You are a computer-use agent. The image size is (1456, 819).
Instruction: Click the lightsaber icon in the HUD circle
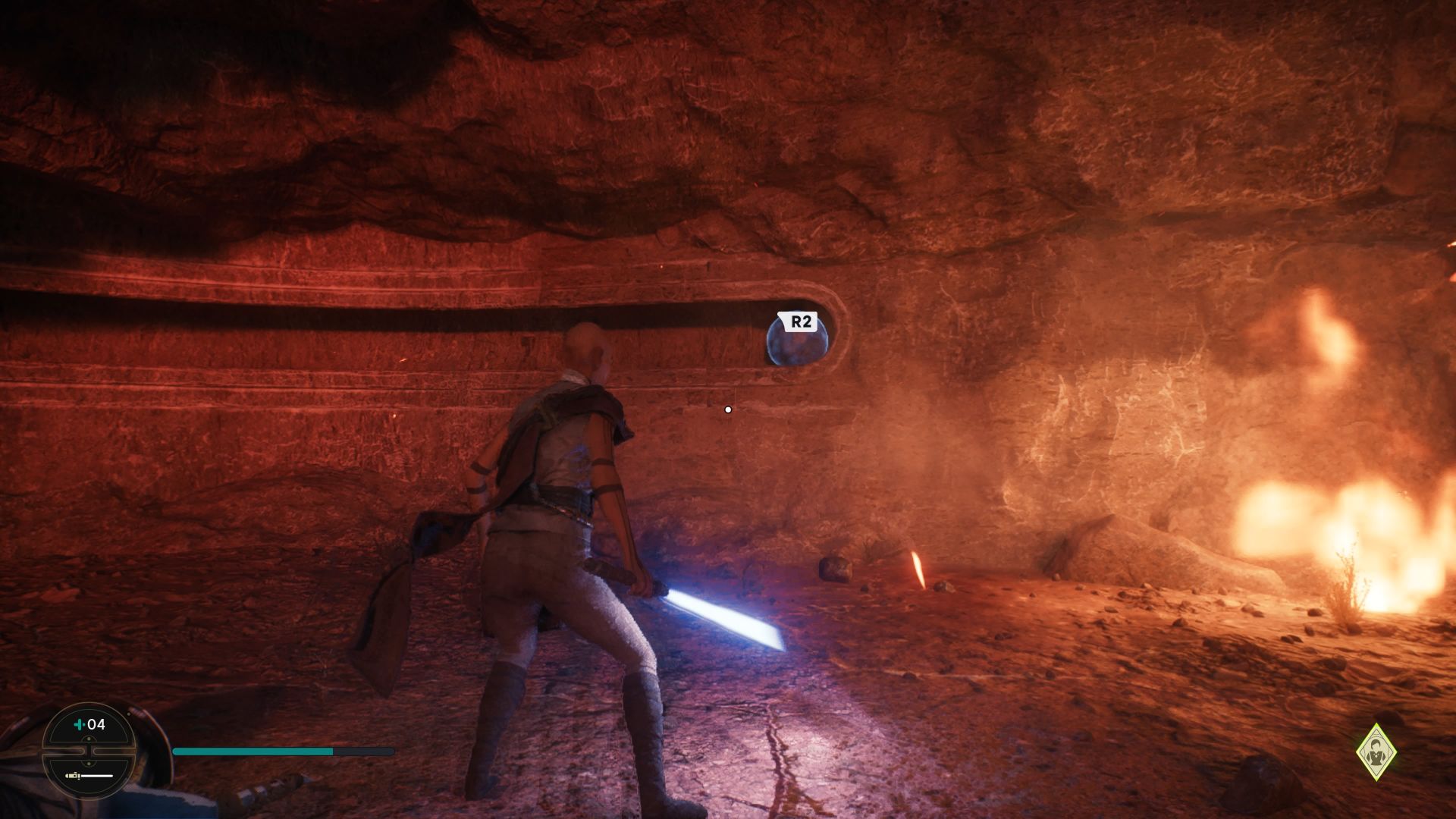pos(73,775)
